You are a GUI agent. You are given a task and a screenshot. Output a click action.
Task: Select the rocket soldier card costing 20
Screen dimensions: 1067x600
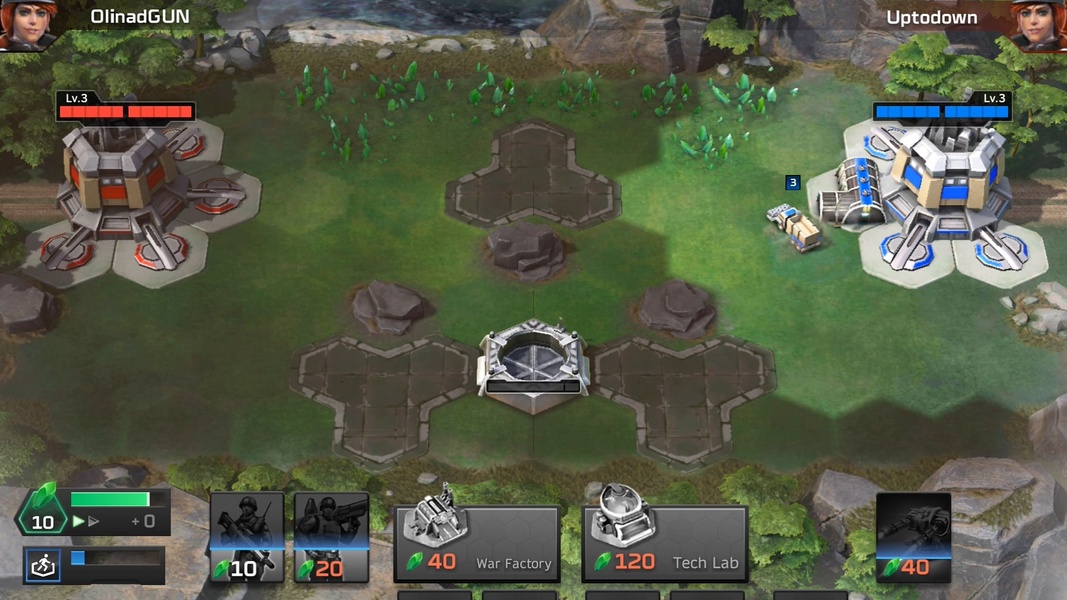(x=331, y=537)
